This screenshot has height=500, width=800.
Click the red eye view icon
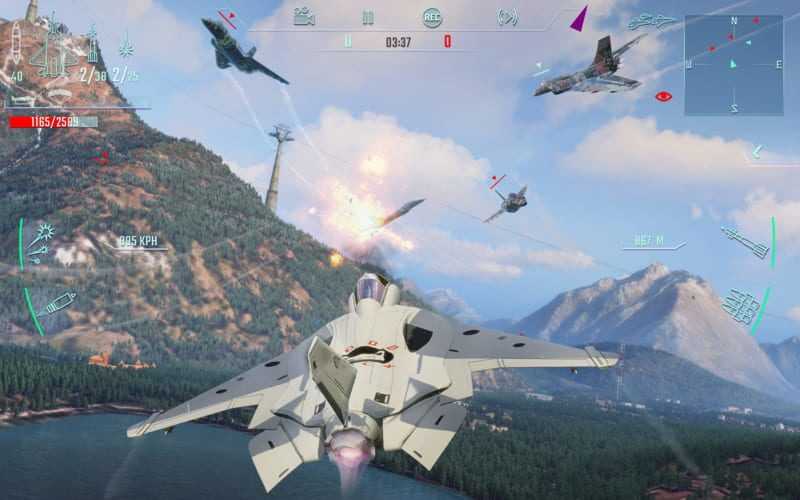[662, 96]
